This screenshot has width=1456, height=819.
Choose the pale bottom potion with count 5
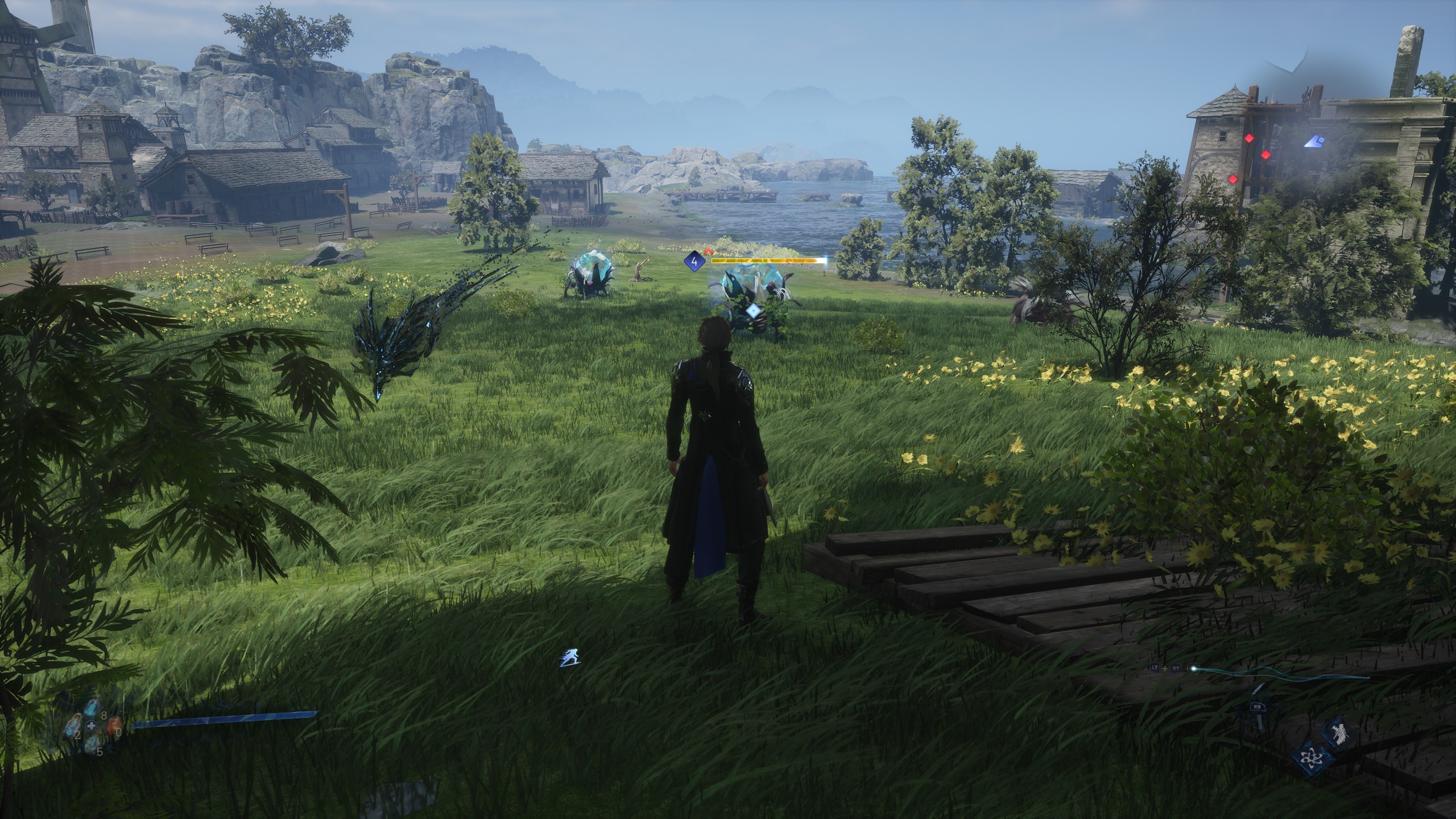point(91,743)
